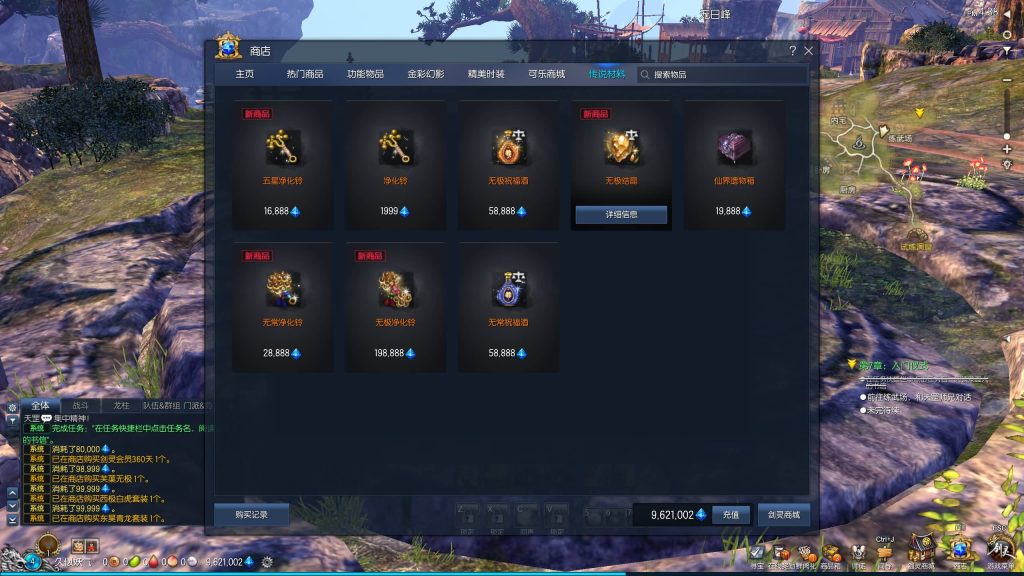
Task: Open the 游戏菜单 game menu icon
Action: (x=999, y=550)
